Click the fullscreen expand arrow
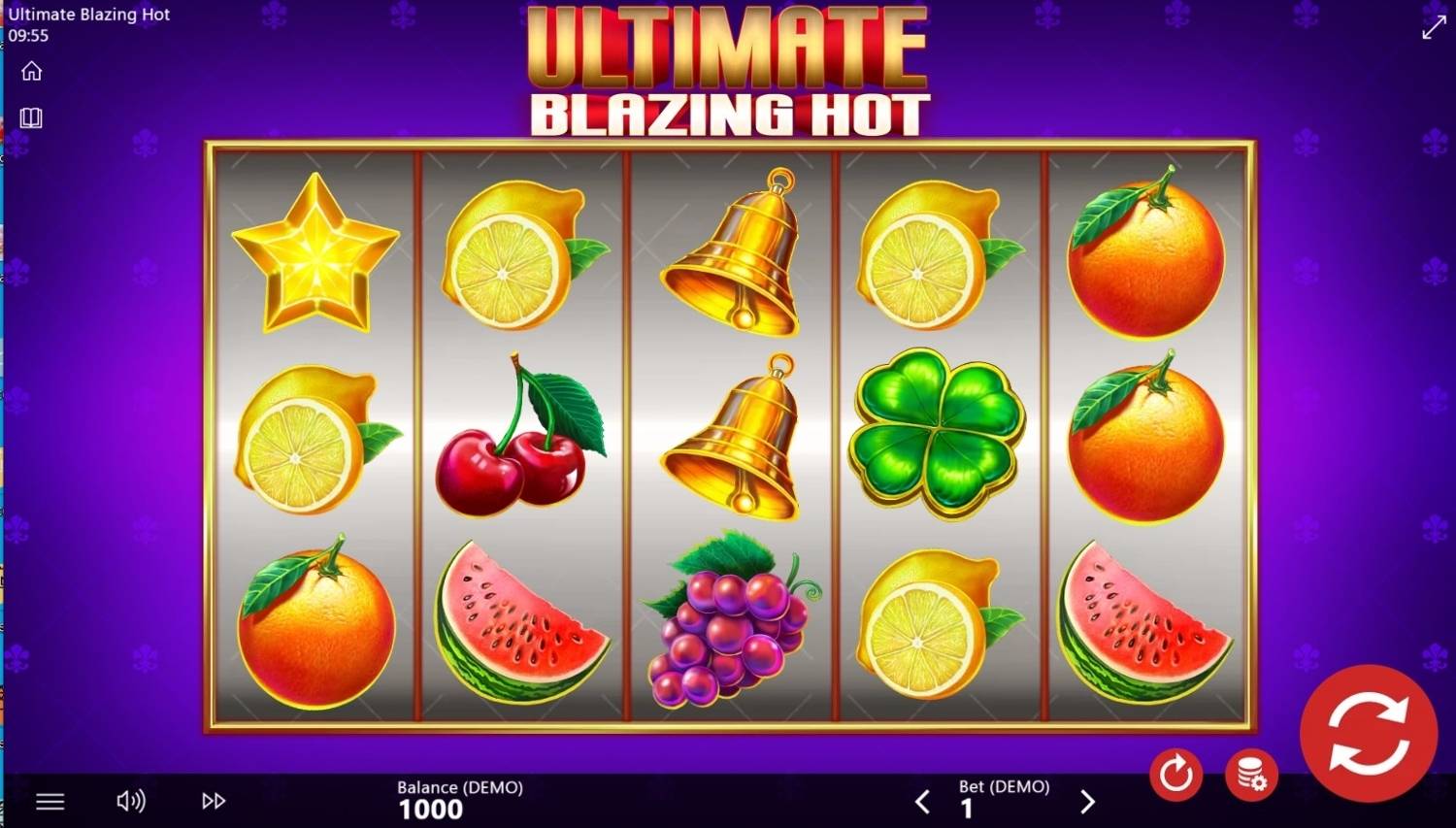Image resolution: width=1456 pixels, height=828 pixels. [x=1435, y=26]
